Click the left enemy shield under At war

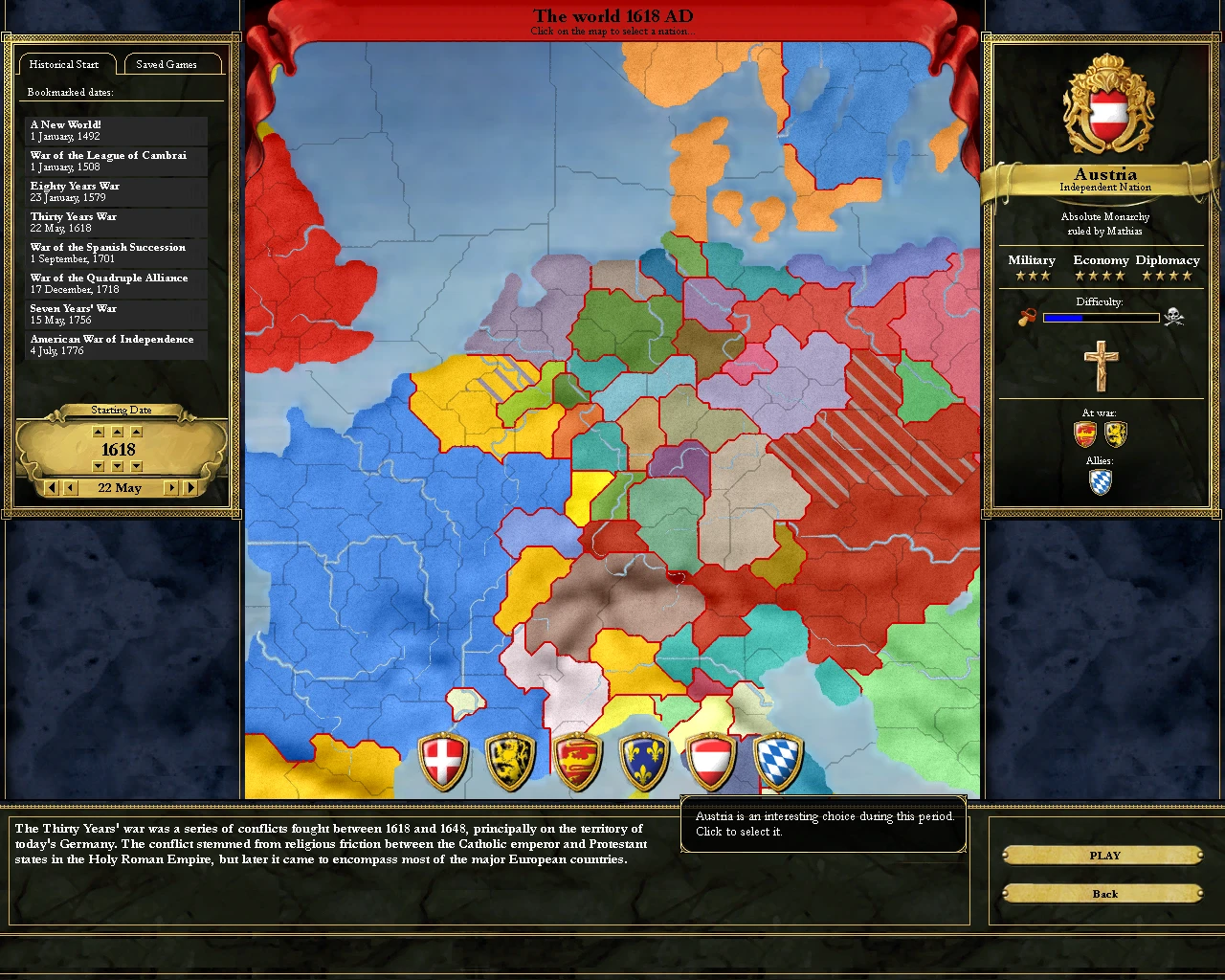coord(1083,434)
